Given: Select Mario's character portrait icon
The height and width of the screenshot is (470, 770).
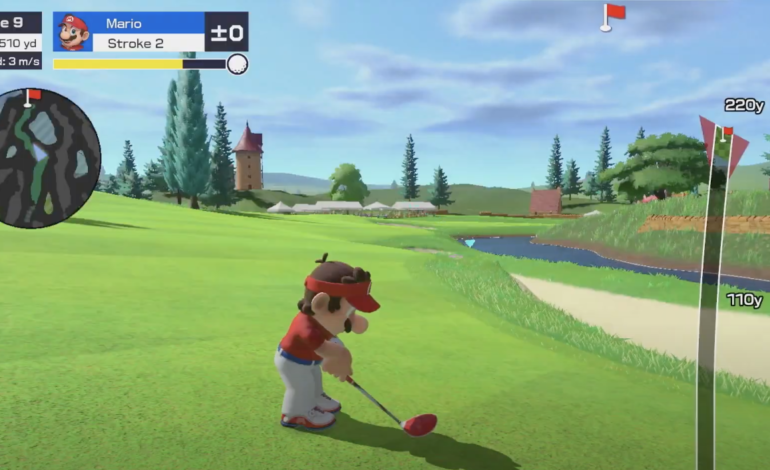Looking at the screenshot, I should (73, 32).
